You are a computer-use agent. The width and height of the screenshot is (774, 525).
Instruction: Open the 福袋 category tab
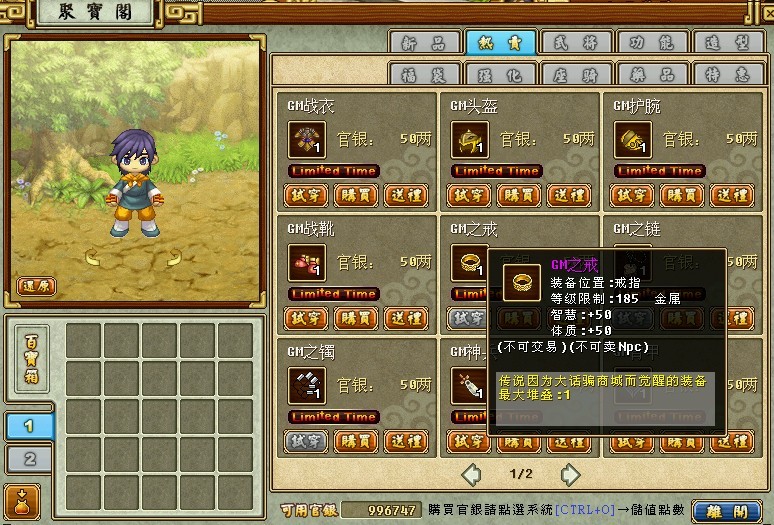pos(424,74)
